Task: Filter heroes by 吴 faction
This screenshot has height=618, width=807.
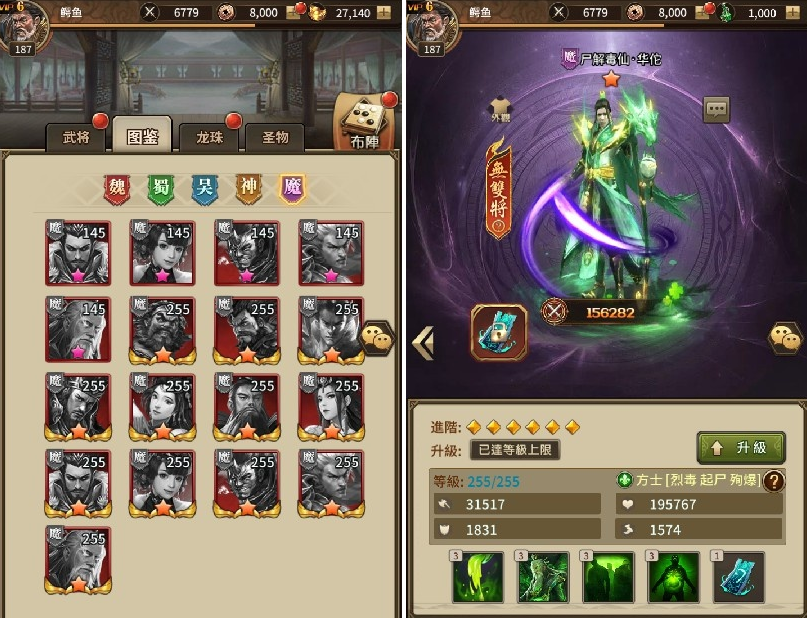Action: (x=205, y=189)
